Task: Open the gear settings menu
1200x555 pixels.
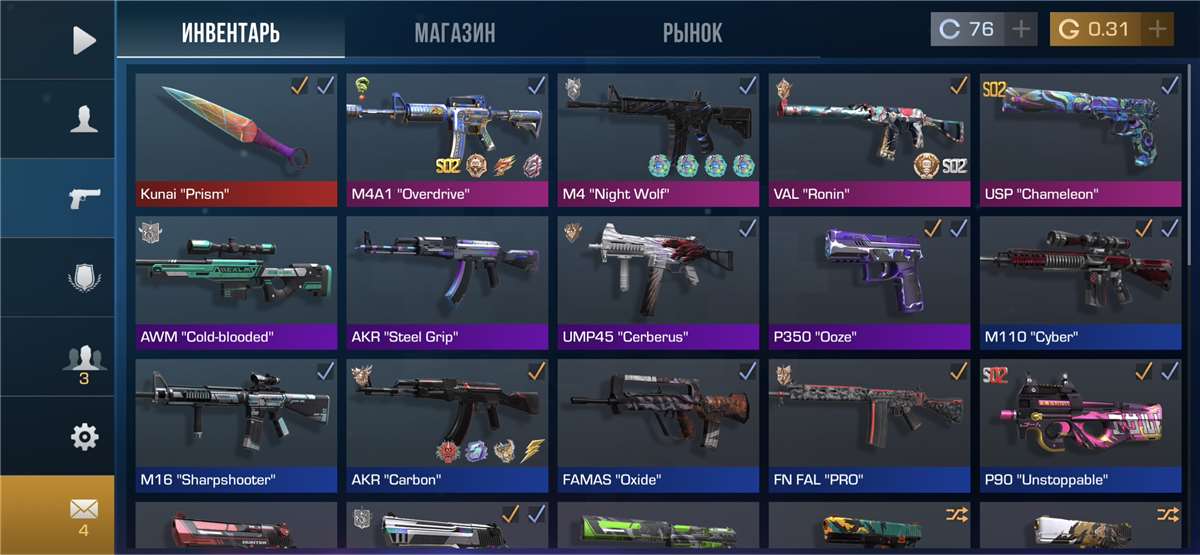Action: click(x=84, y=436)
